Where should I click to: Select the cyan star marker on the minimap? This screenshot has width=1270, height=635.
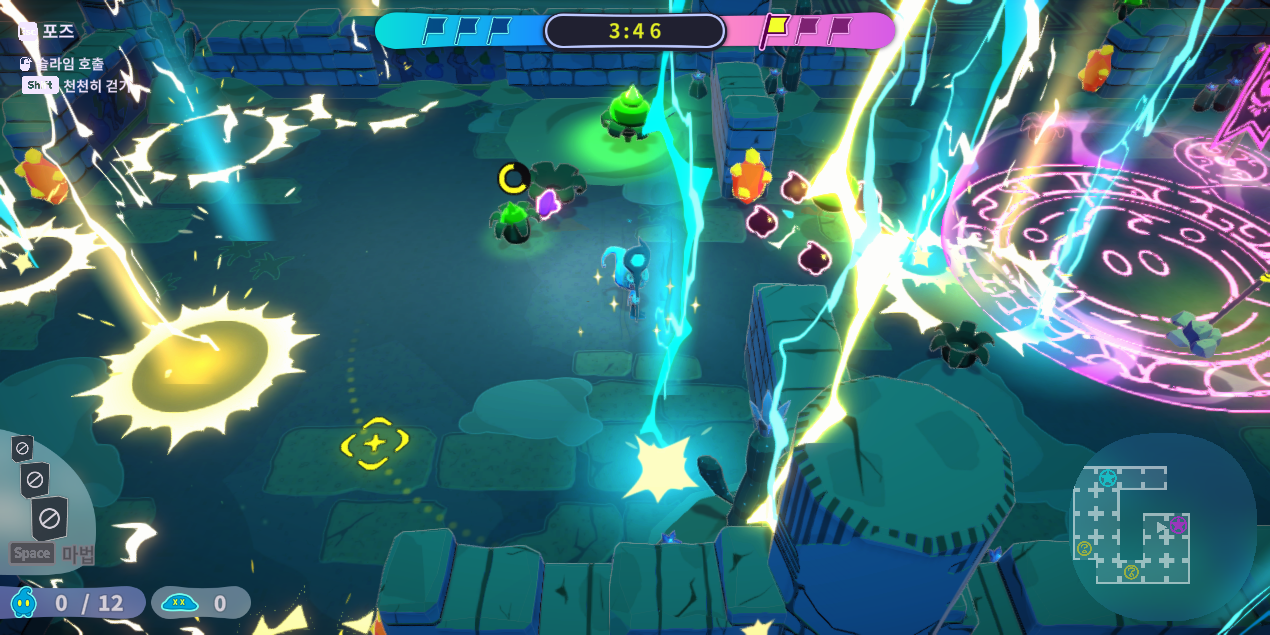pos(1108,479)
